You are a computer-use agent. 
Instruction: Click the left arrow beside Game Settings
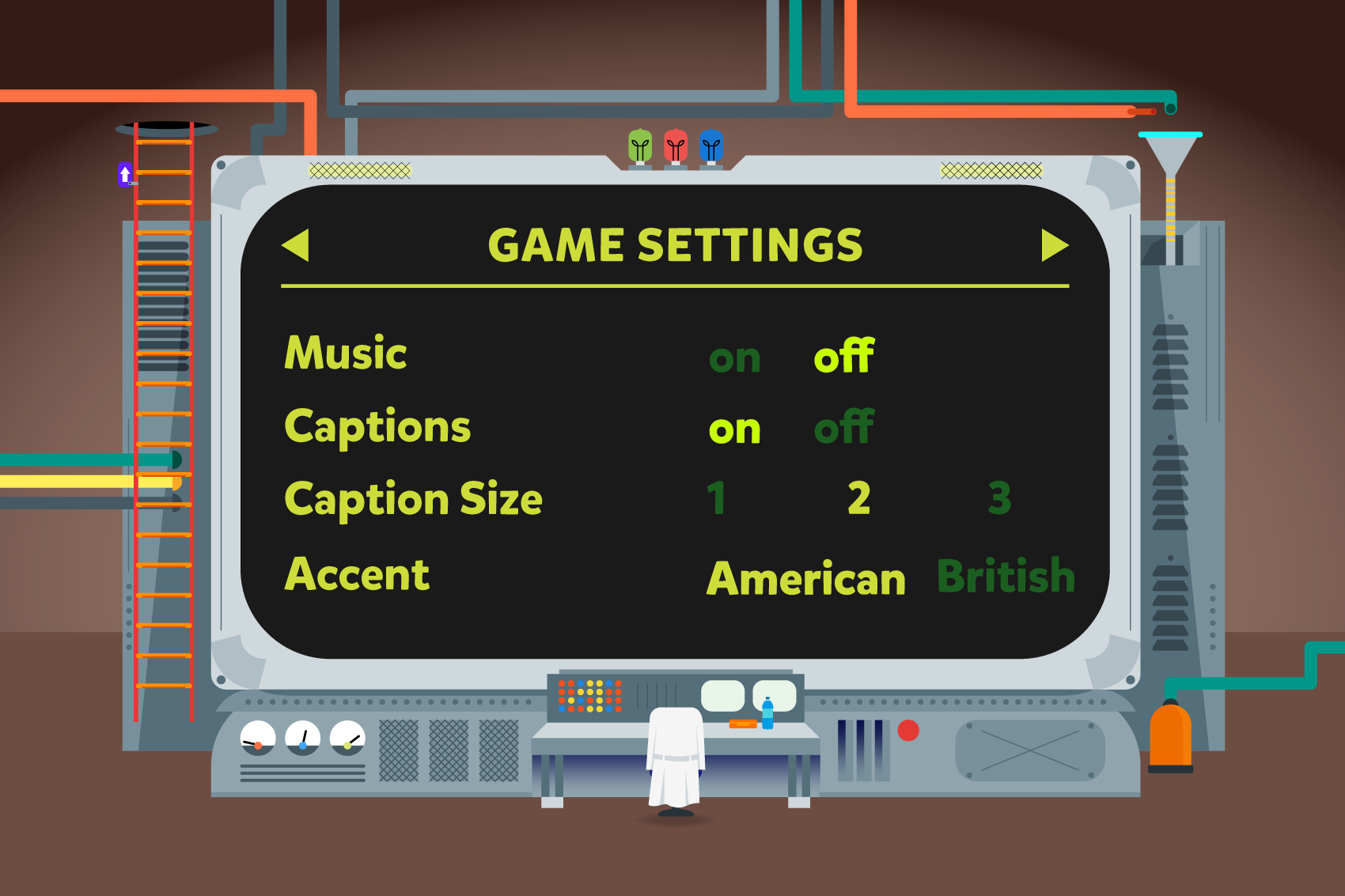tap(294, 247)
